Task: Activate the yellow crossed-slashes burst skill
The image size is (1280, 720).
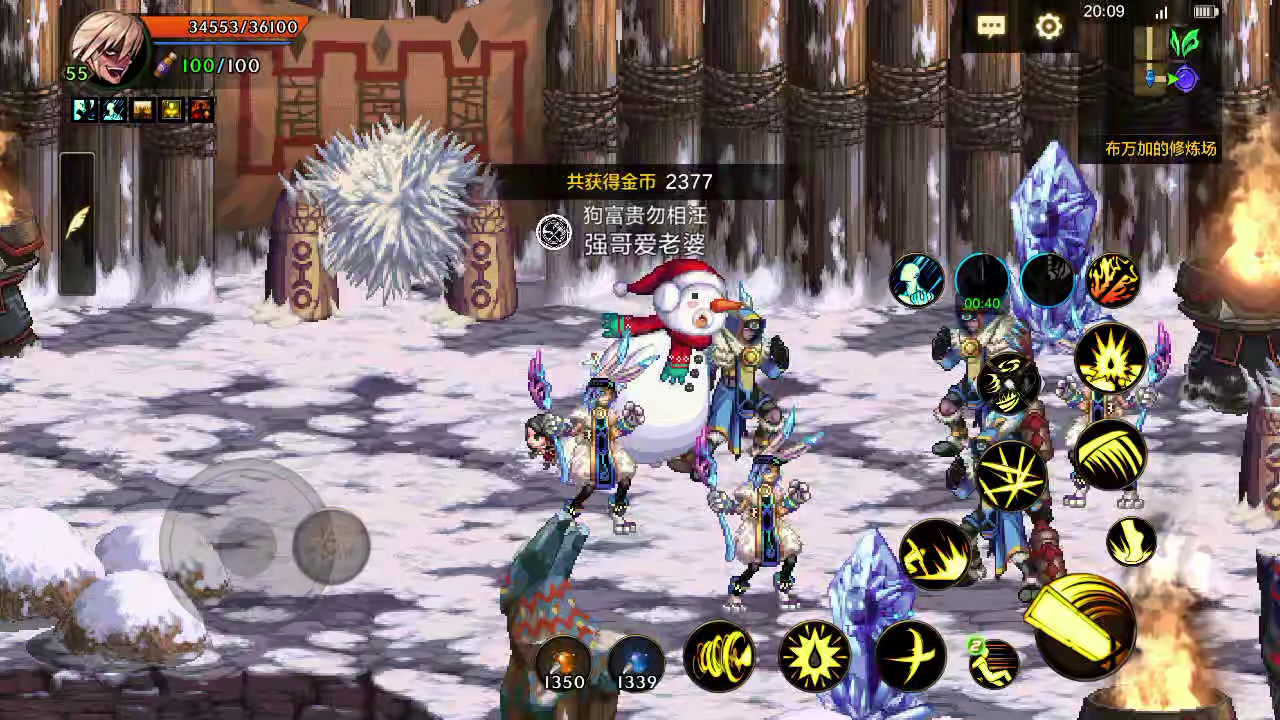Action: click(x=1011, y=475)
